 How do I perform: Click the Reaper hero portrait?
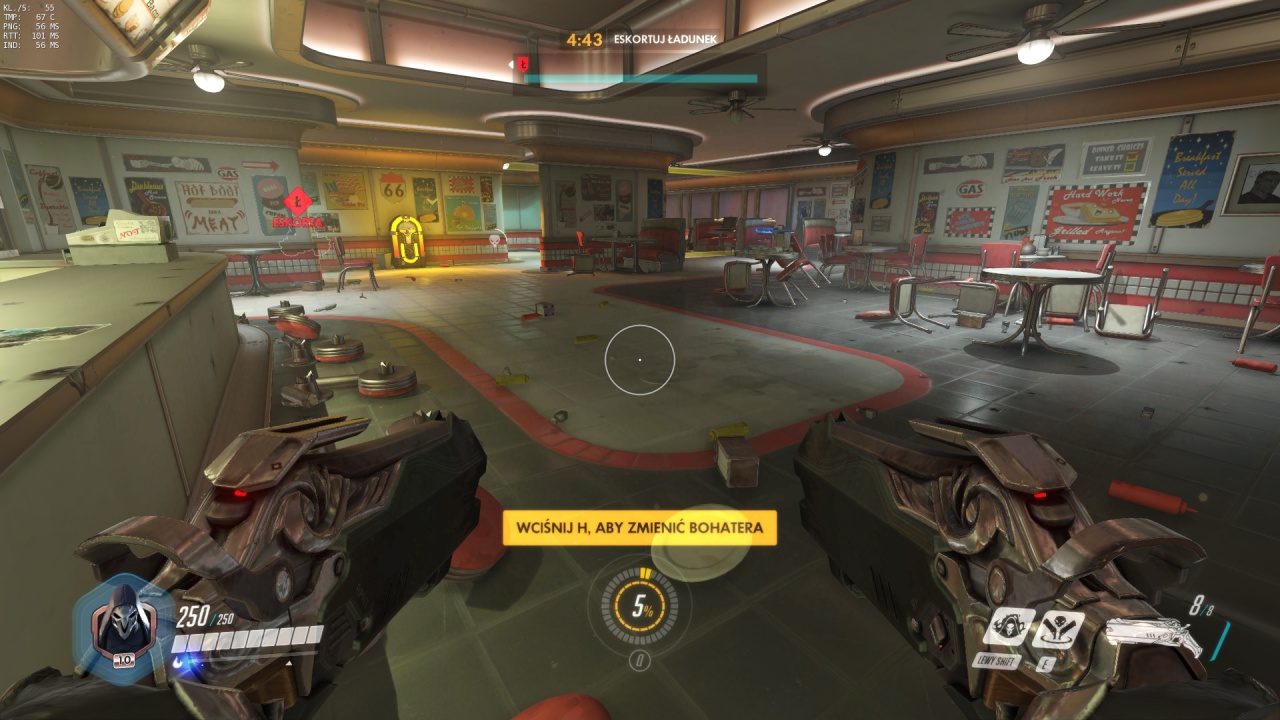[124, 628]
